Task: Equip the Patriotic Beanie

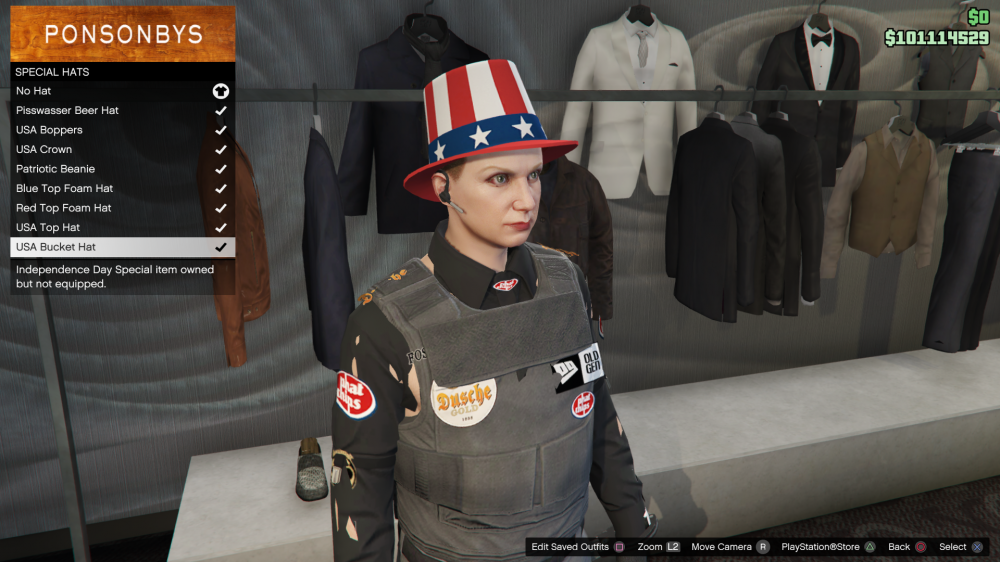Action: pos(122,169)
